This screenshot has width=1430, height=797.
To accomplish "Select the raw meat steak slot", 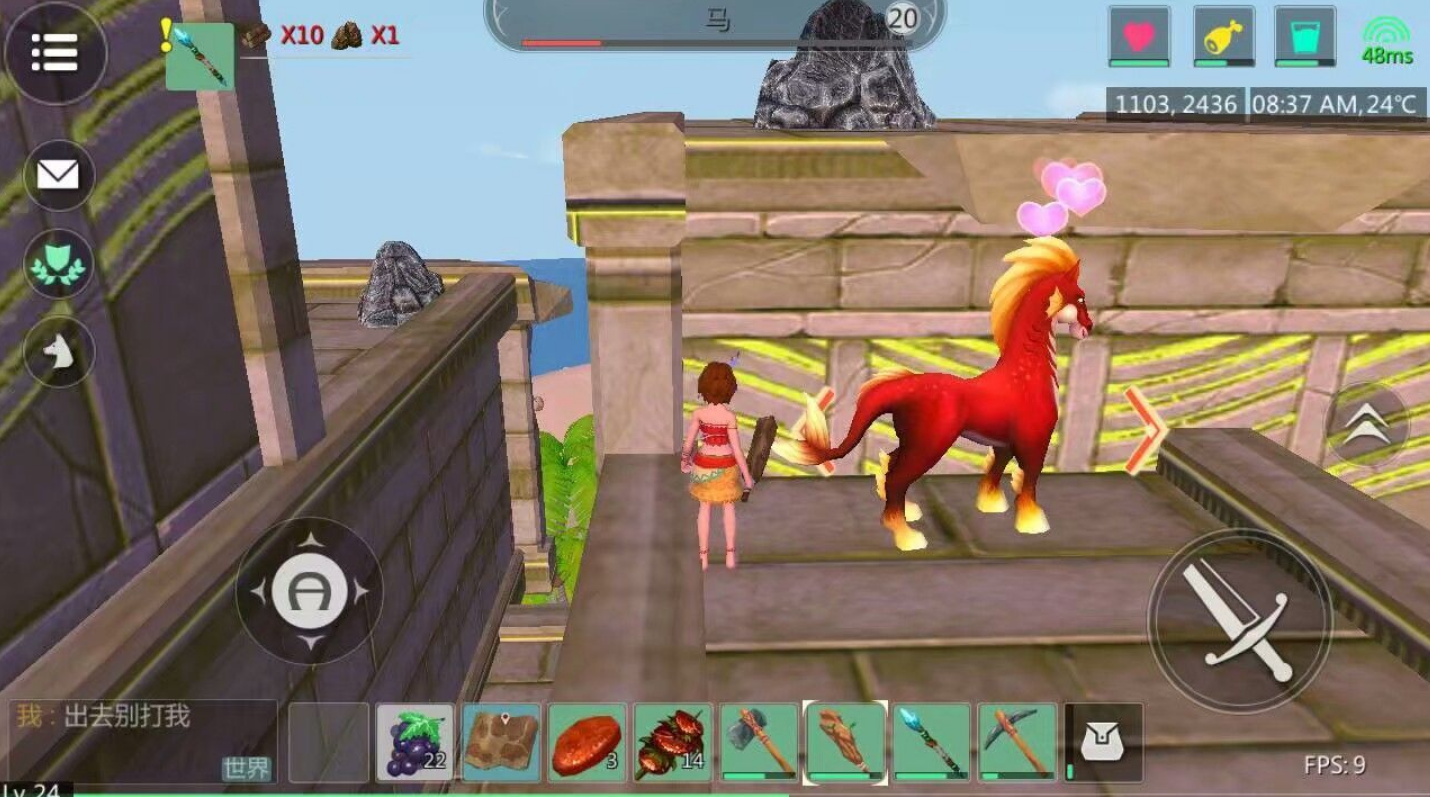I will coord(587,742).
